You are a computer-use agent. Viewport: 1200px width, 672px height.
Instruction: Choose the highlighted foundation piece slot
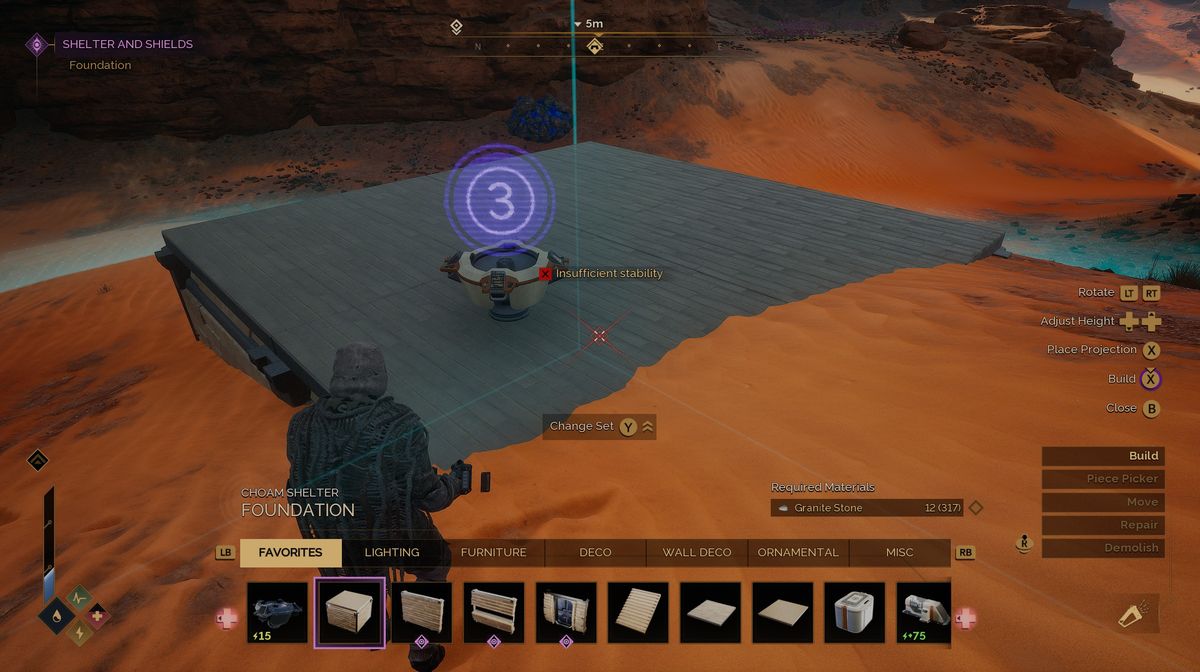point(349,612)
